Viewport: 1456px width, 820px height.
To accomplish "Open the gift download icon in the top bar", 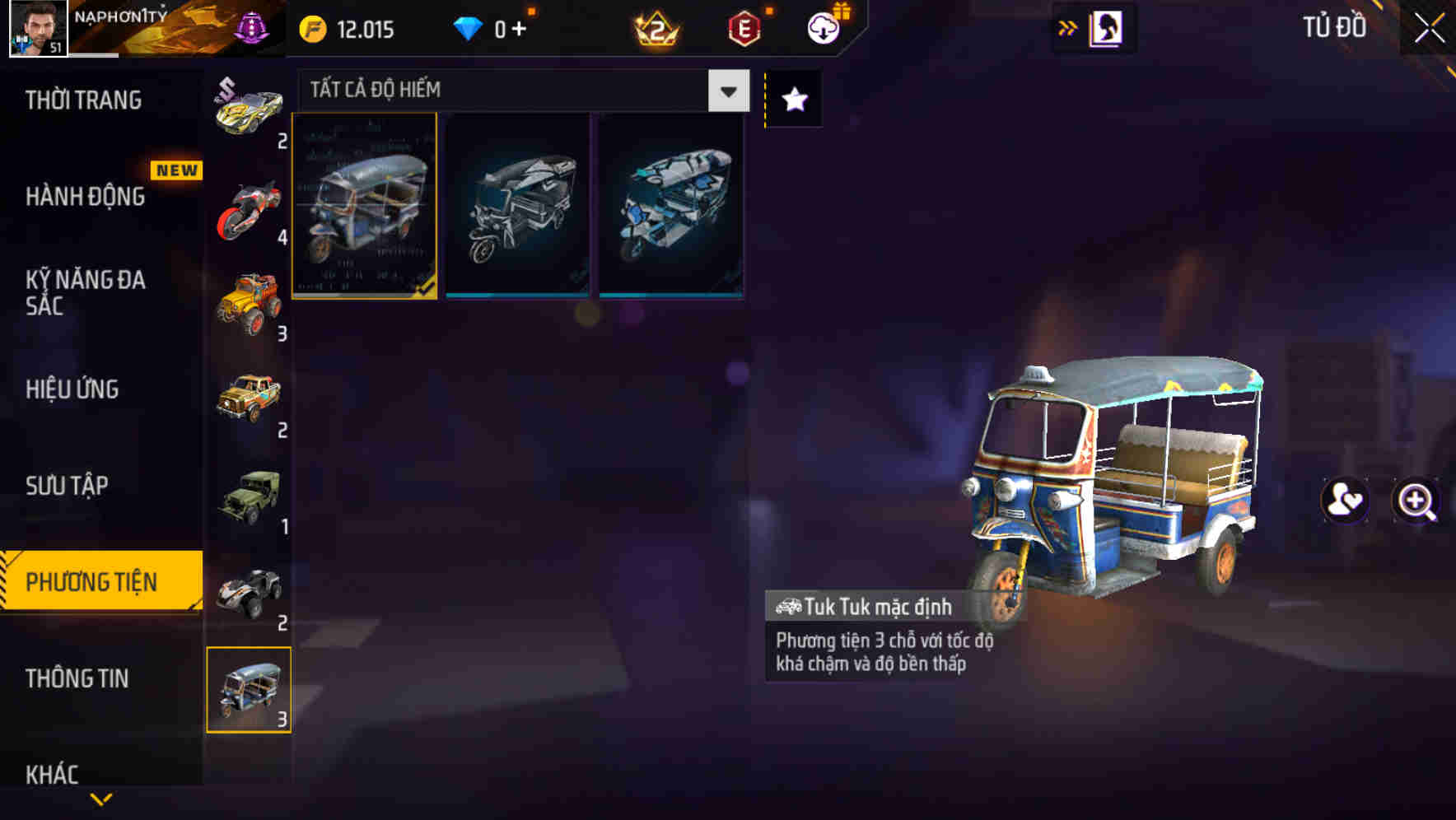I will pos(824,26).
